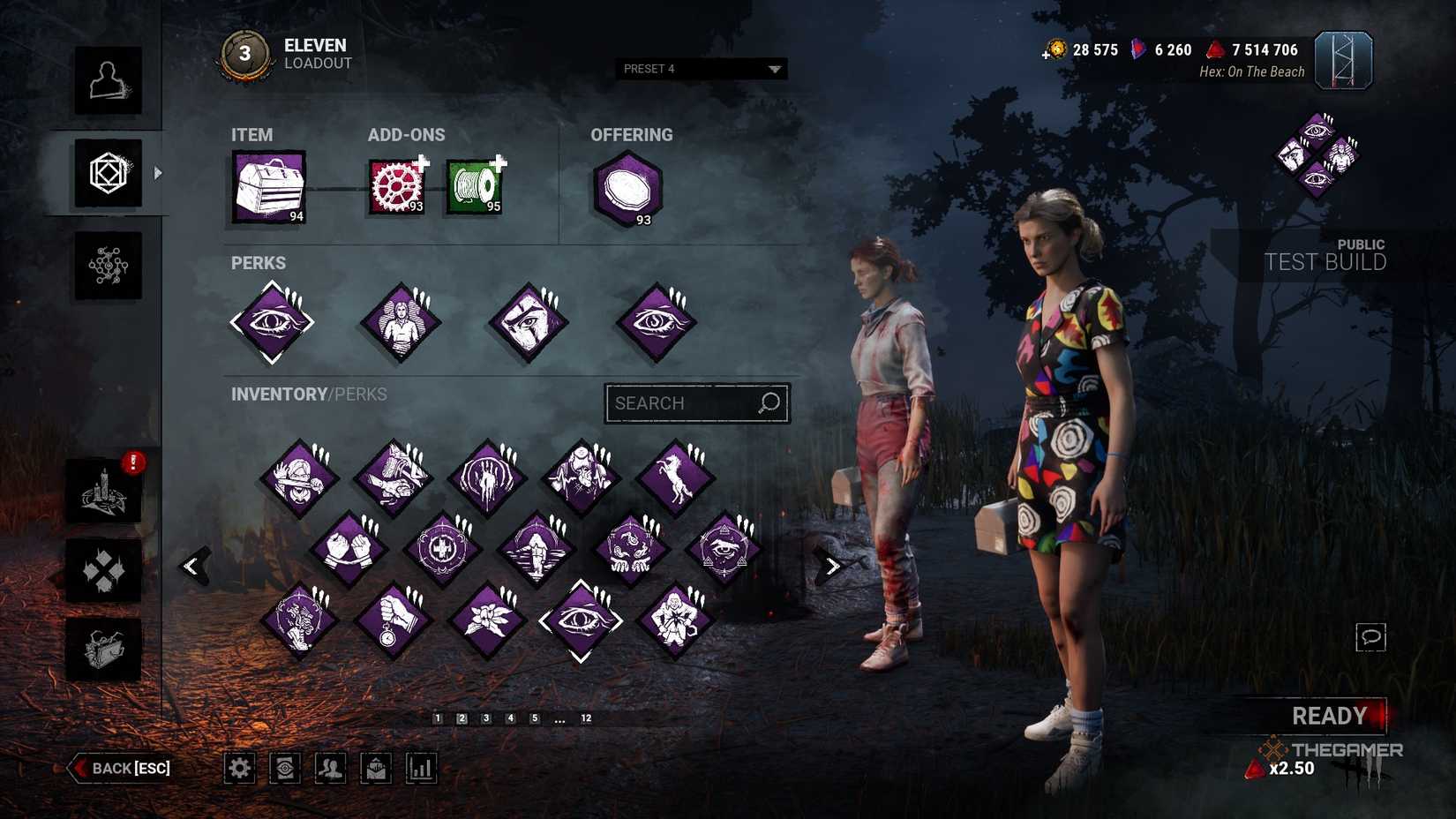Select inventory page 3
Screen dimensions: 1456x819
point(484,718)
